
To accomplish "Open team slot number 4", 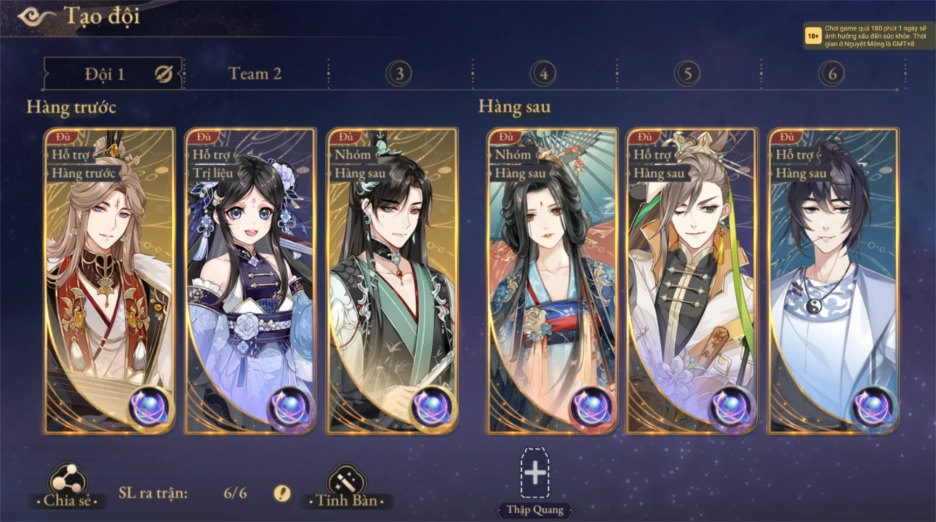I will point(543,73).
